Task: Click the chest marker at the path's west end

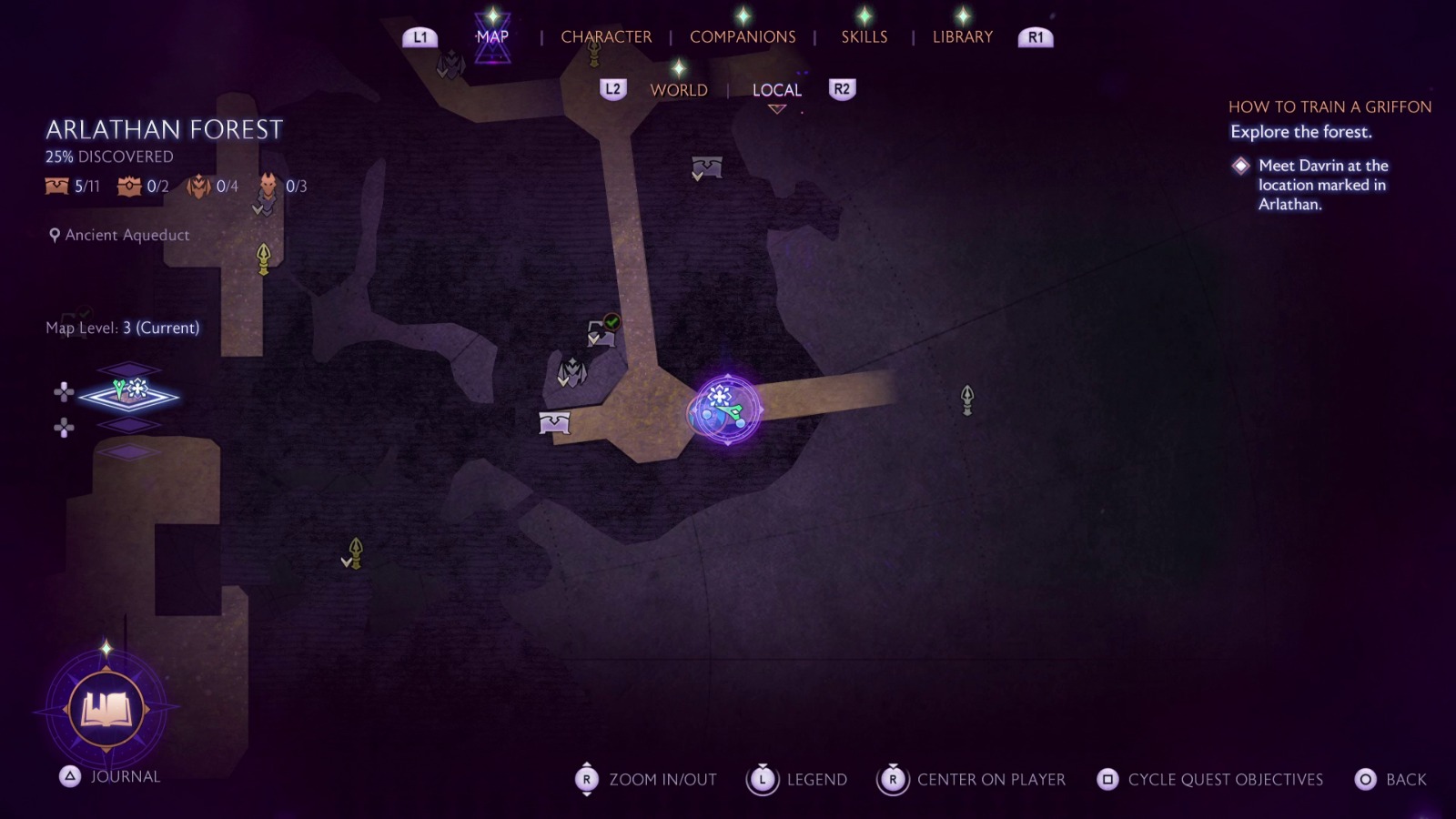Action: (554, 422)
